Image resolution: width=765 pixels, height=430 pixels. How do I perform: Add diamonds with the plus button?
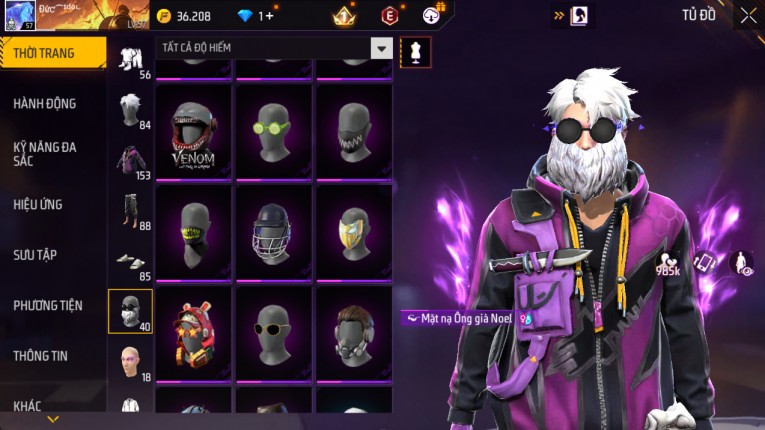coord(270,16)
